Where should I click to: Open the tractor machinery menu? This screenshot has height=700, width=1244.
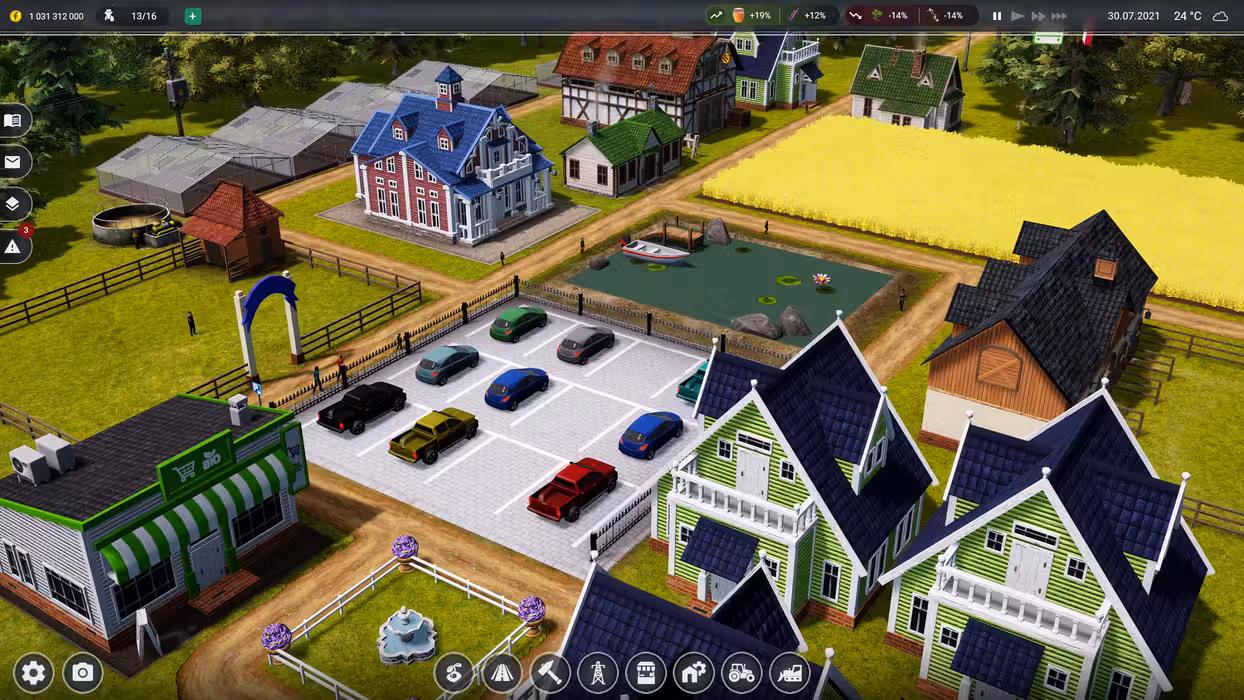pos(742,673)
